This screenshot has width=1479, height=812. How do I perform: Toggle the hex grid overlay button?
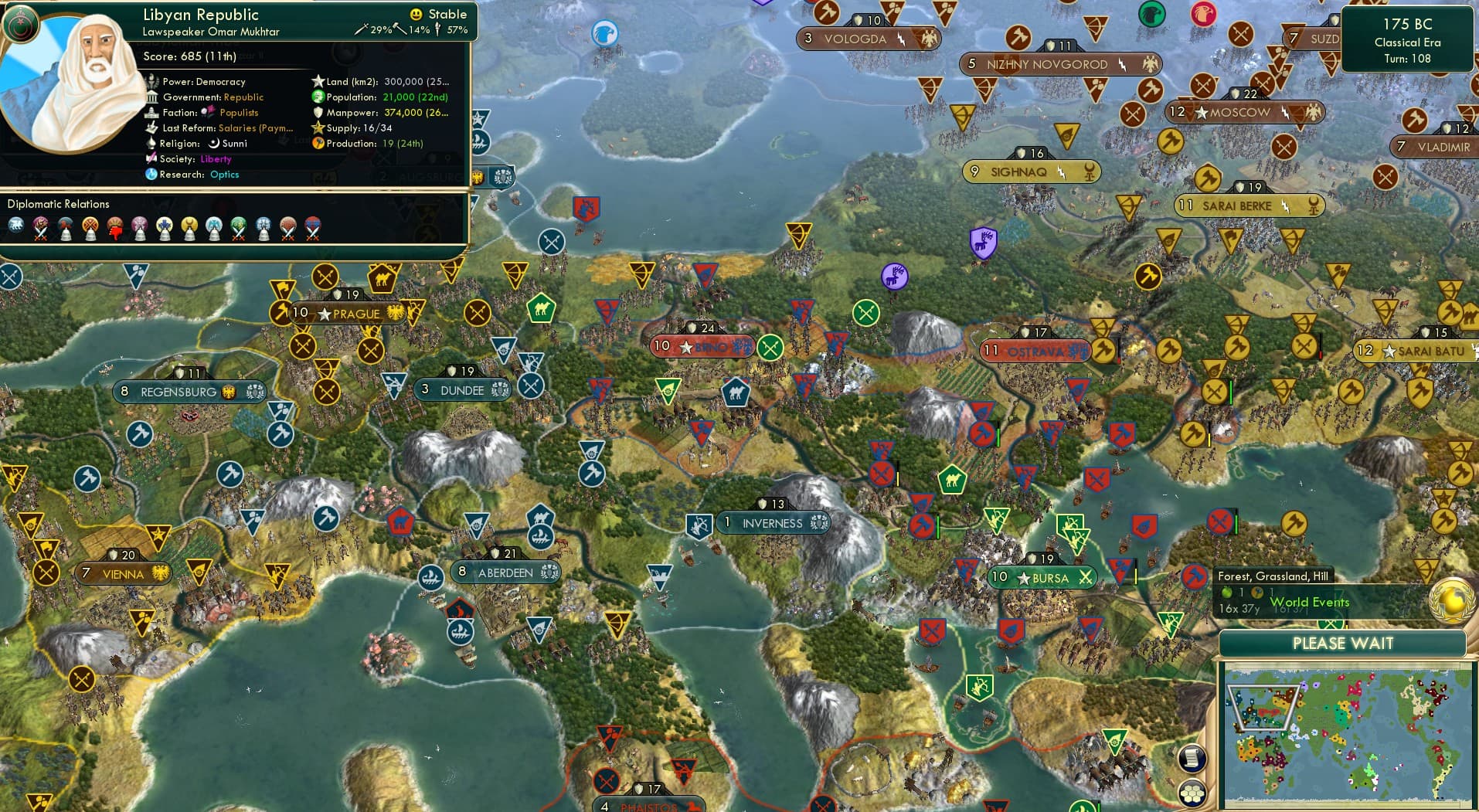(x=1192, y=793)
